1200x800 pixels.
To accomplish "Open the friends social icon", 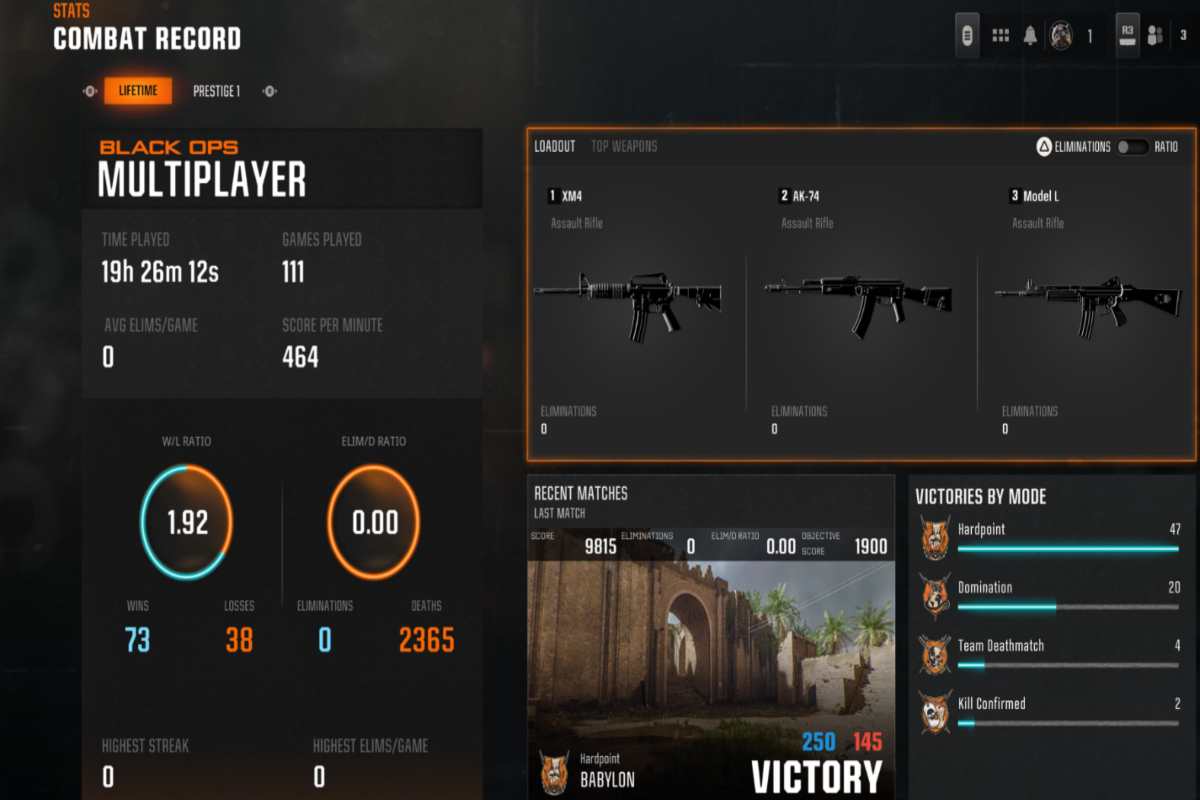I will pyautogui.click(x=1155, y=36).
